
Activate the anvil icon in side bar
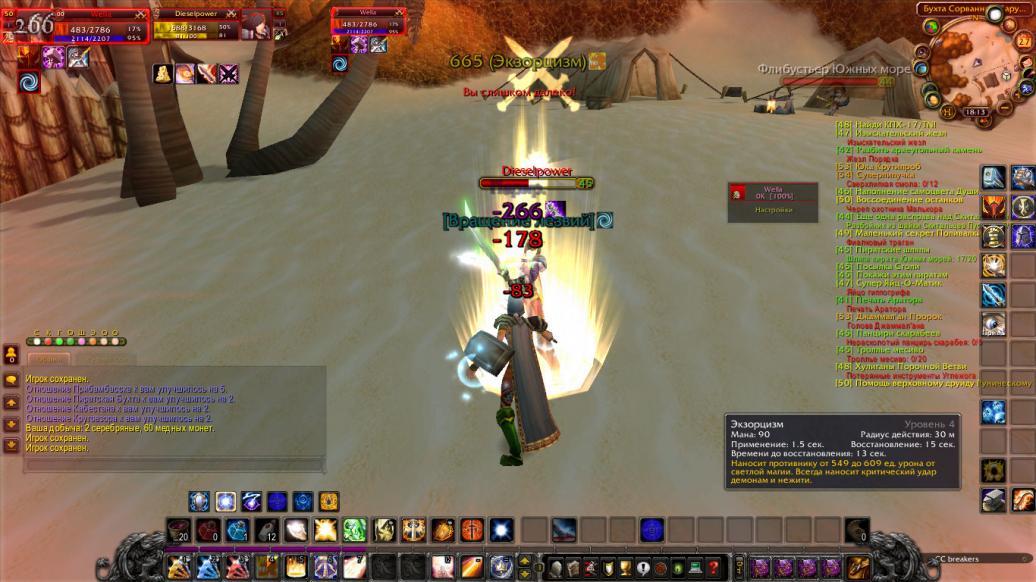pos(993,498)
